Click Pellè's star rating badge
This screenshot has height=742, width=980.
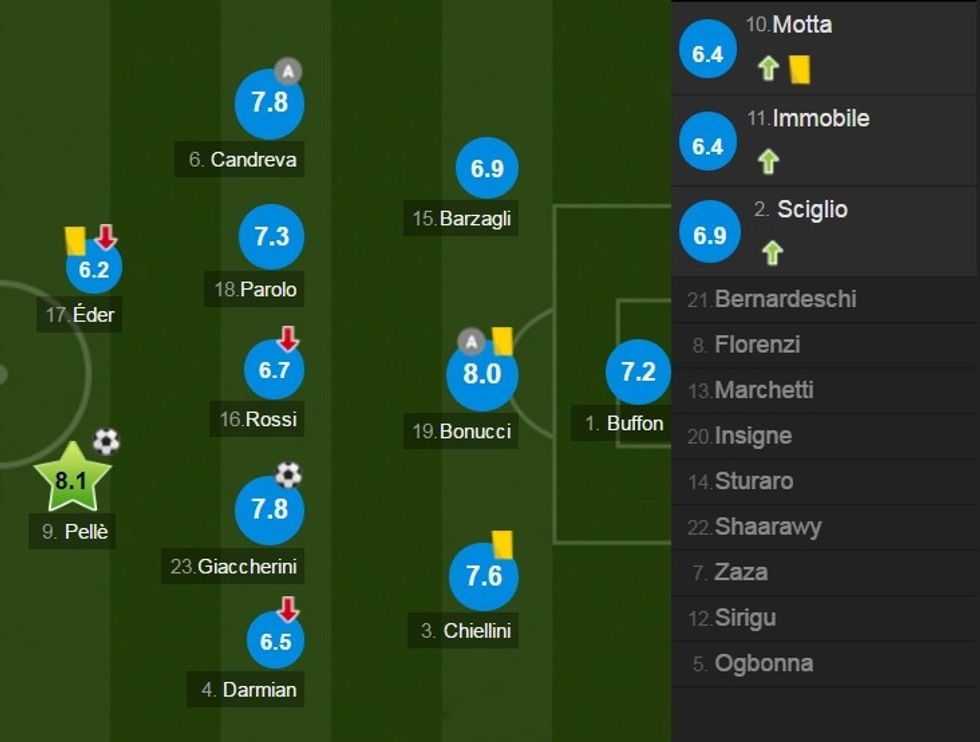coord(71,479)
